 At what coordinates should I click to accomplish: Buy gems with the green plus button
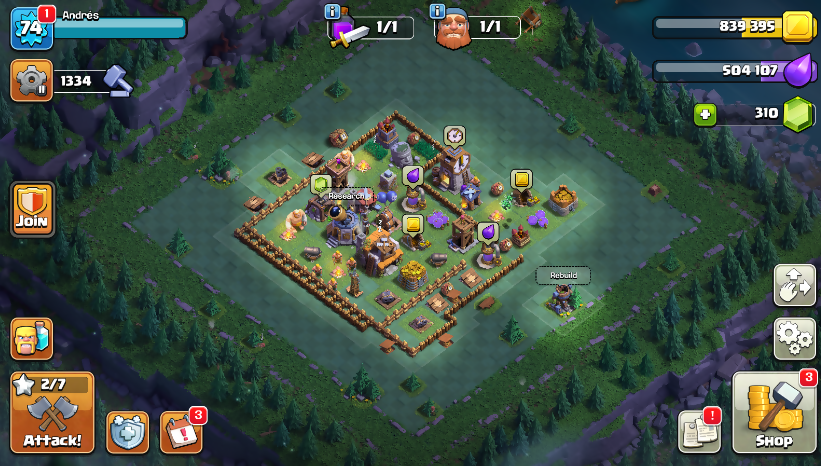point(706,113)
